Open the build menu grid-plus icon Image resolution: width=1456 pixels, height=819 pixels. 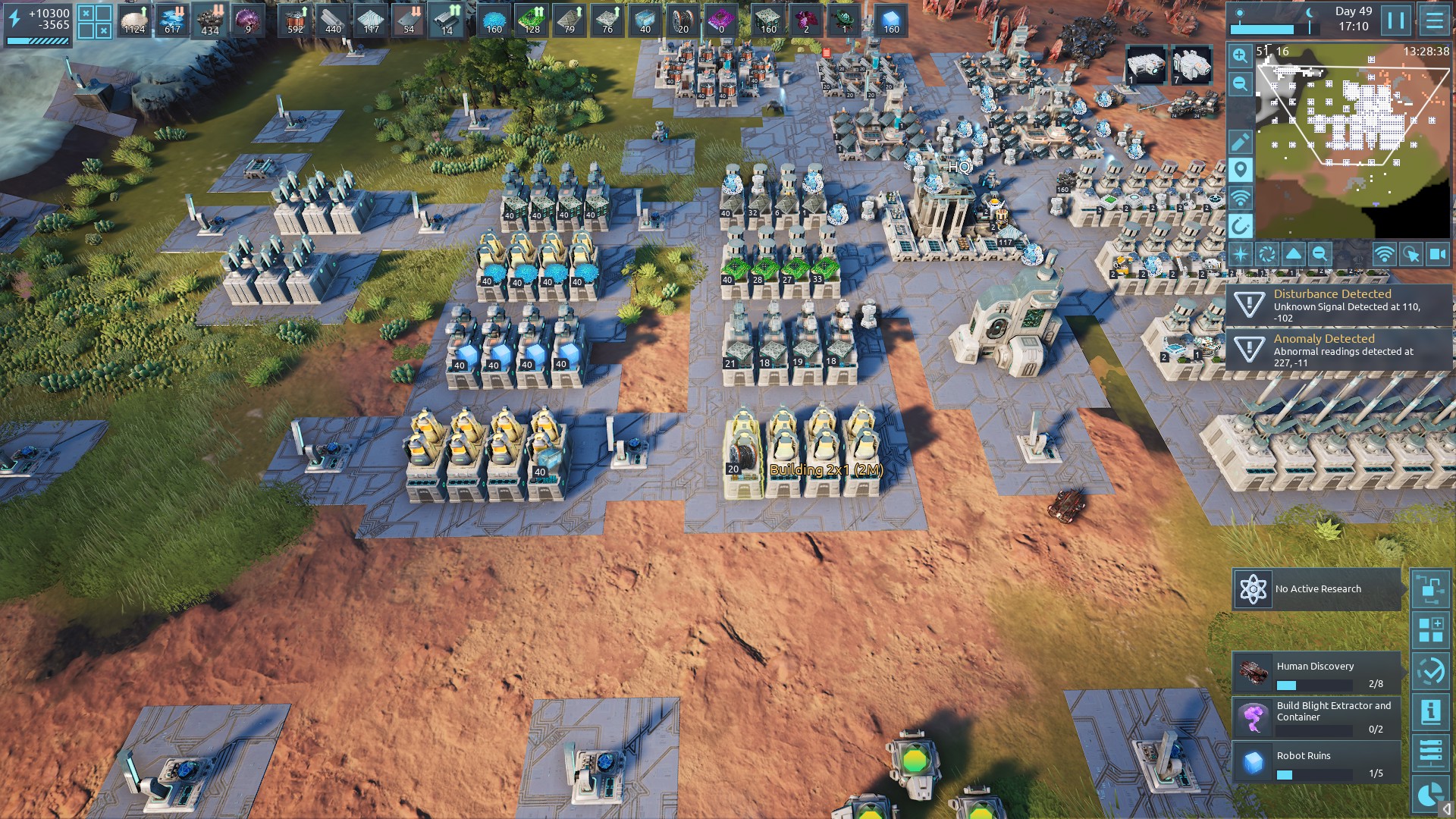(x=1431, y=630)
